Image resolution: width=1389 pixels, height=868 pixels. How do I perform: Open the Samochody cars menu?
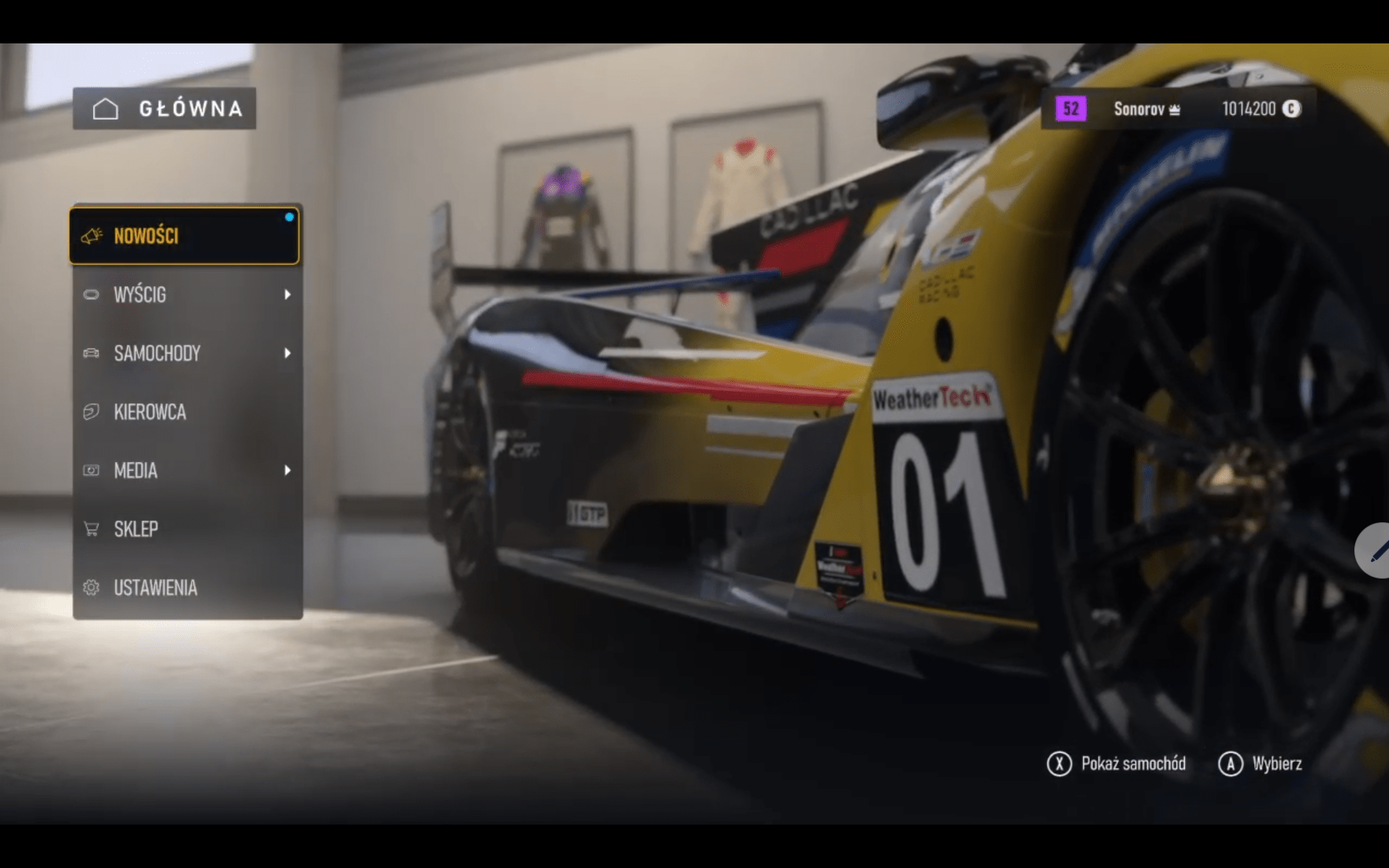[x=187, y=353]
